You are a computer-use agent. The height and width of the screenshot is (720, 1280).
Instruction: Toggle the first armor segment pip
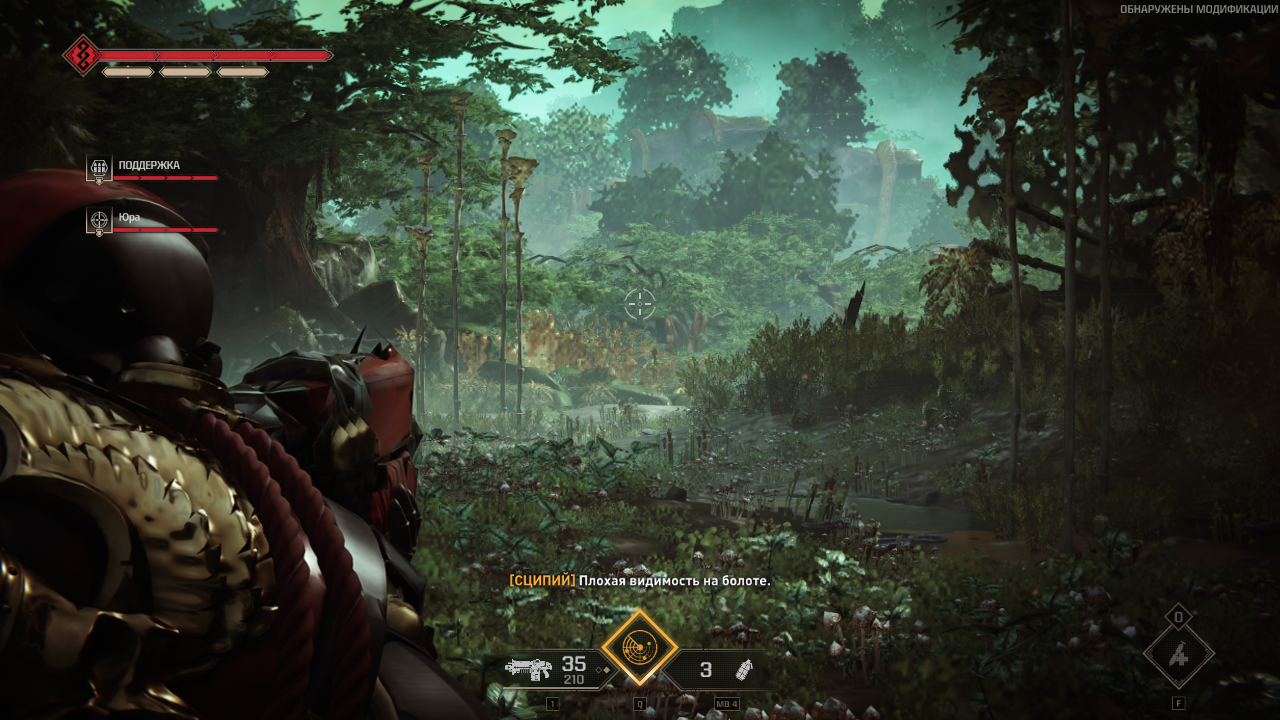point(128,71)
